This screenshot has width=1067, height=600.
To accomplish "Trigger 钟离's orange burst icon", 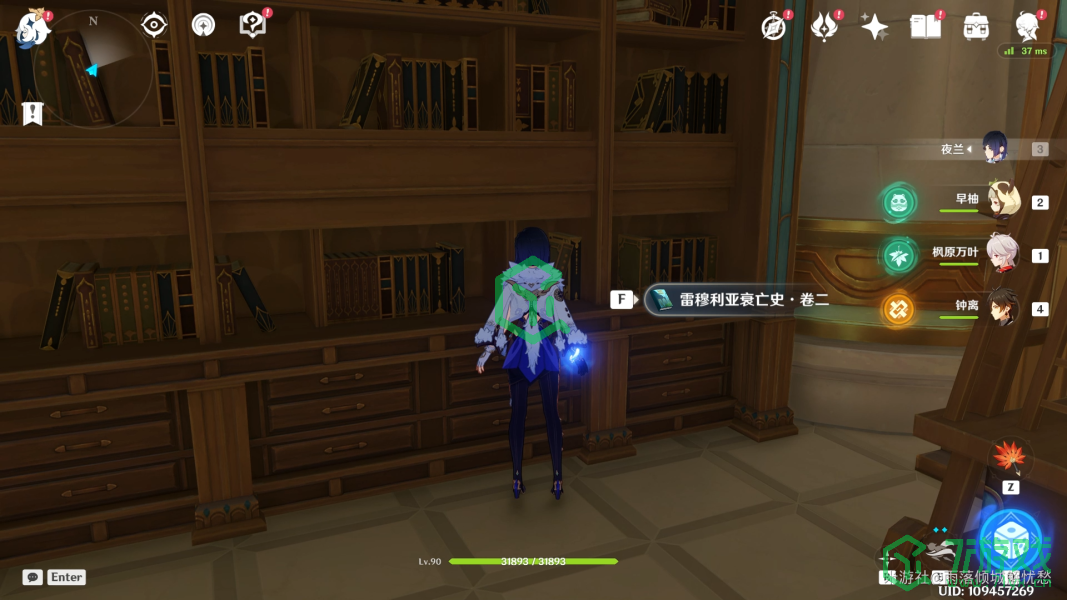I will pos(898,309).
